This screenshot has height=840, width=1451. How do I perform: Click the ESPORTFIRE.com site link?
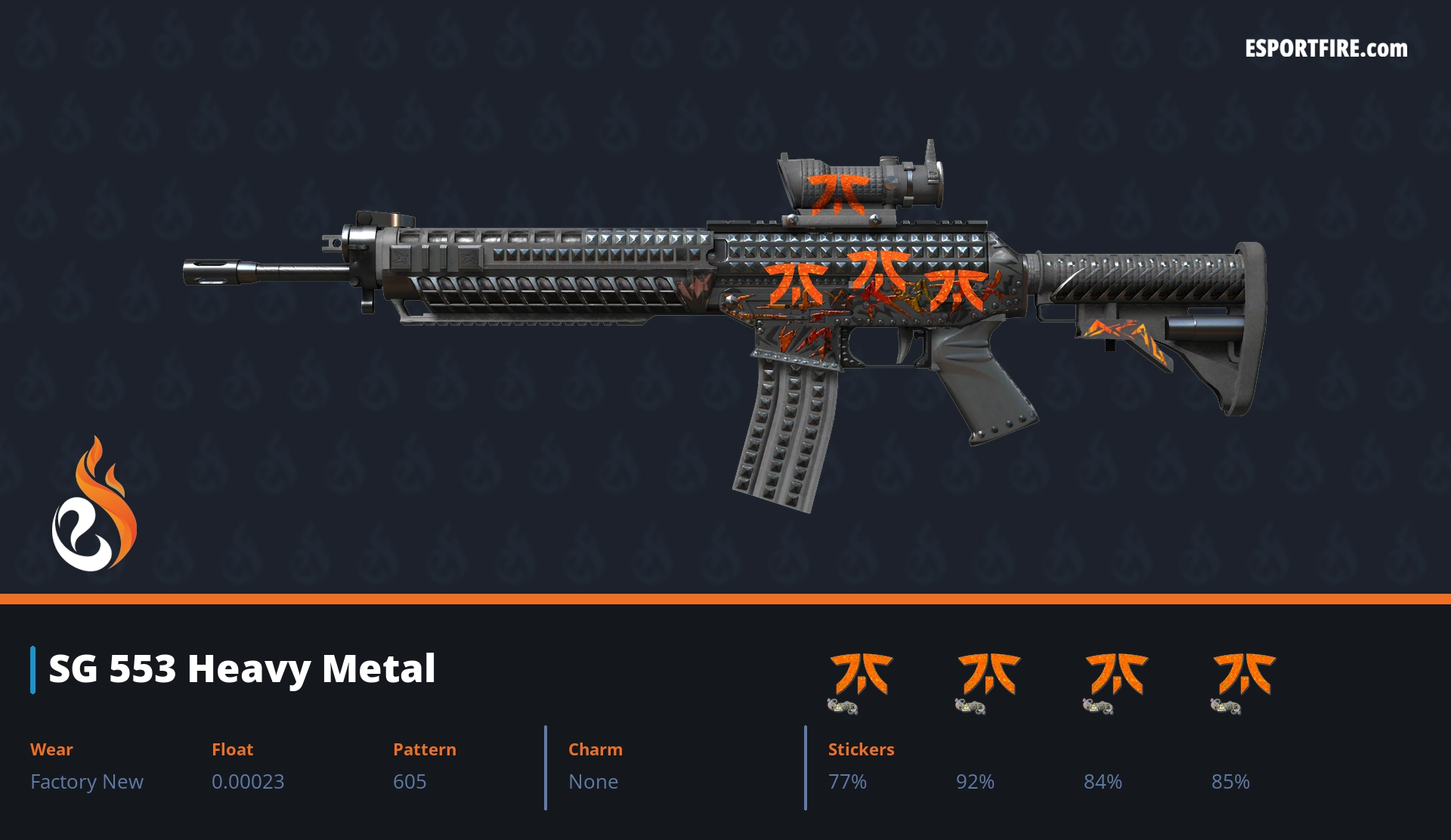[x=1326, y=49]
